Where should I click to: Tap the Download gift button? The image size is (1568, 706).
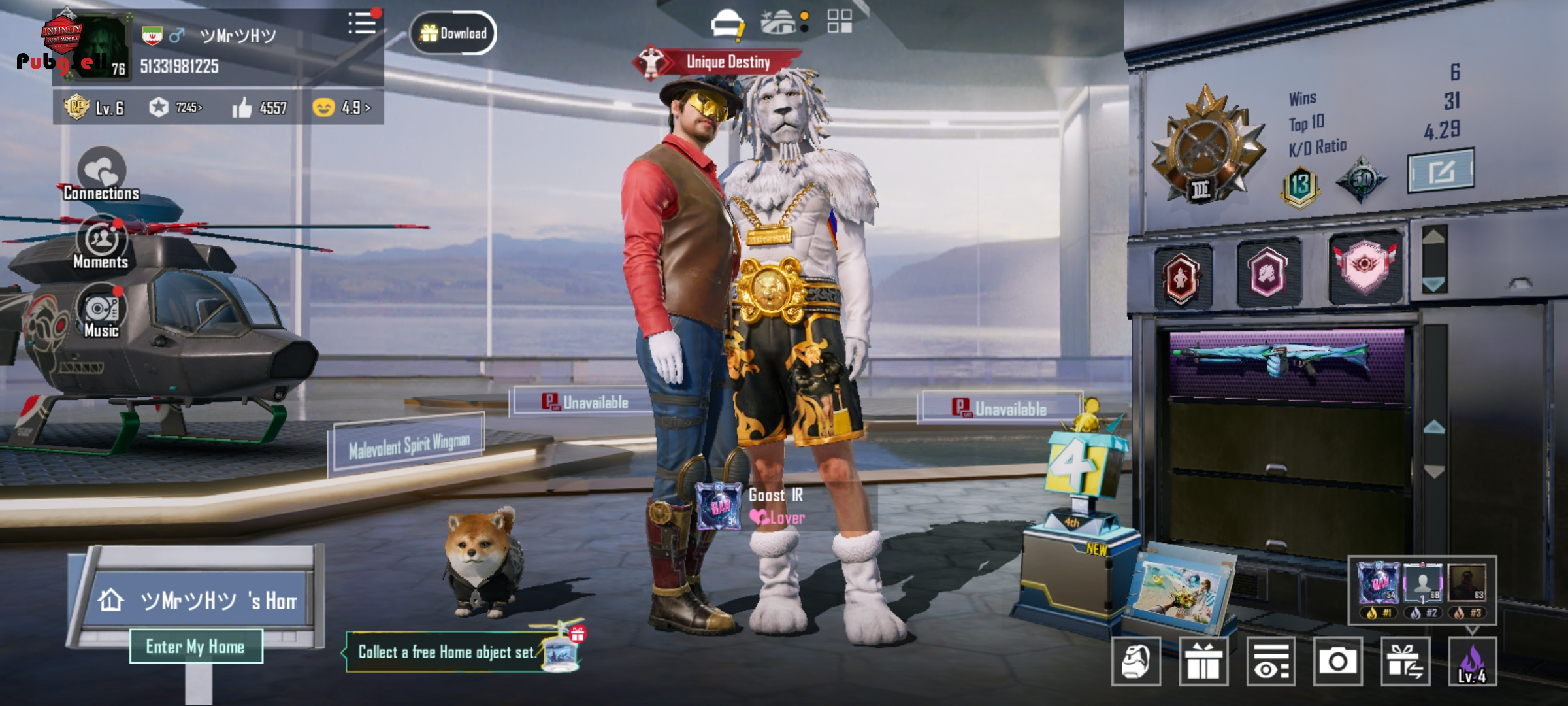click(x=453, y=33)
